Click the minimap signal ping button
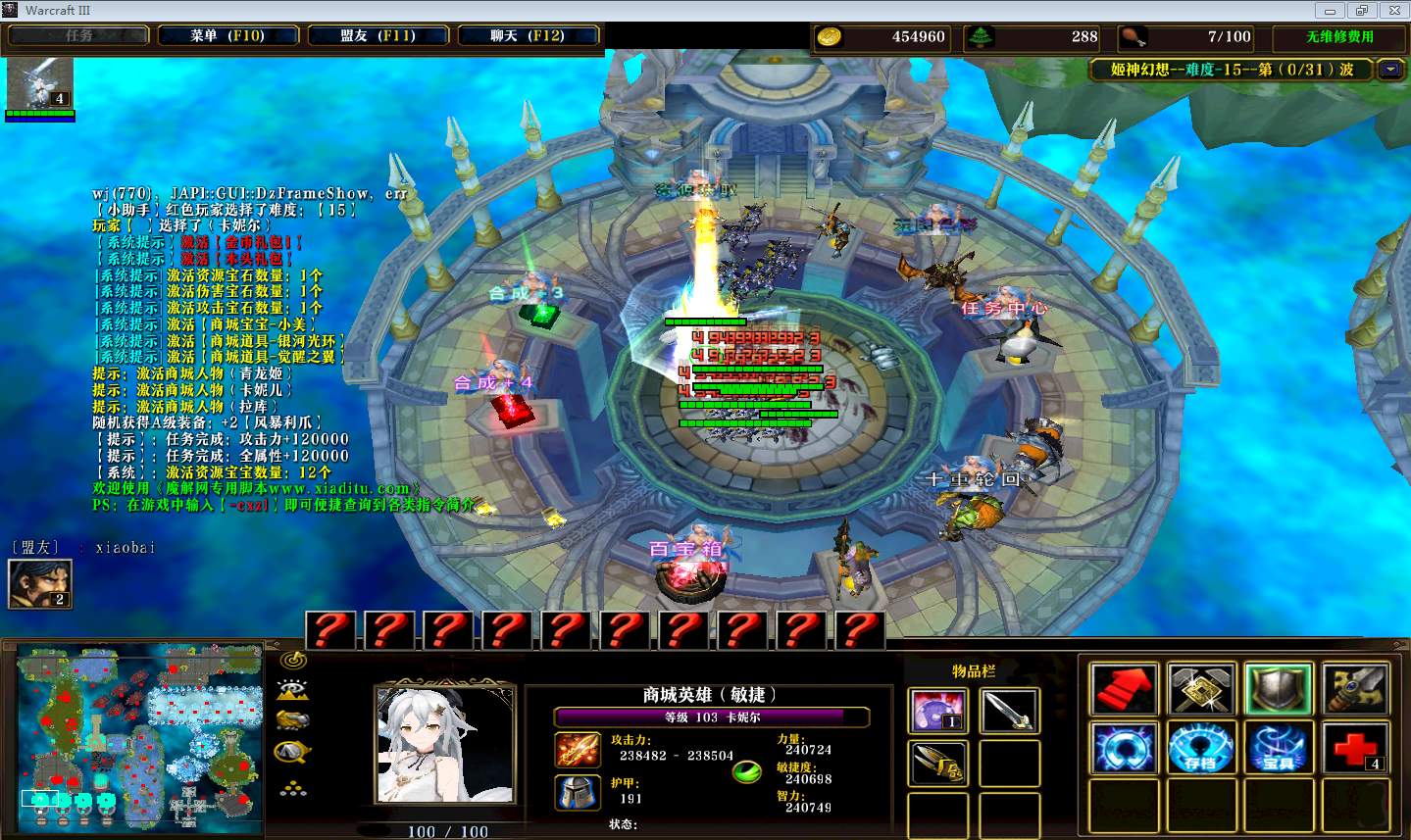Image resolution: width=1411 pixels, height=840 pixels. (292, 660)
